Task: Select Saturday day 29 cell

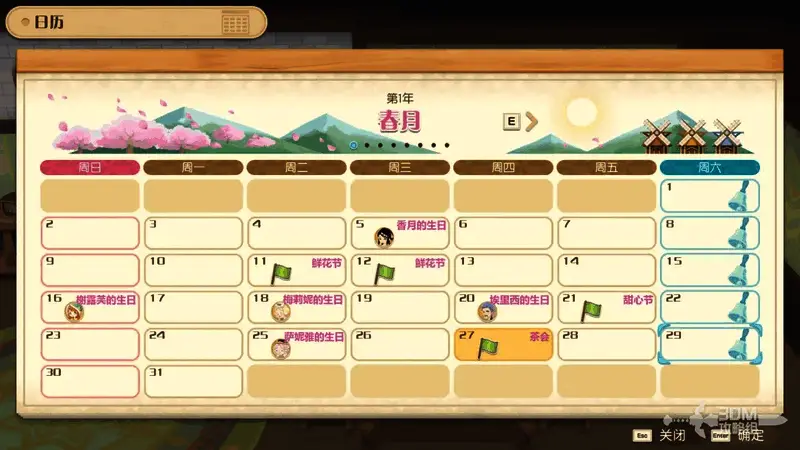Action: 710,344
